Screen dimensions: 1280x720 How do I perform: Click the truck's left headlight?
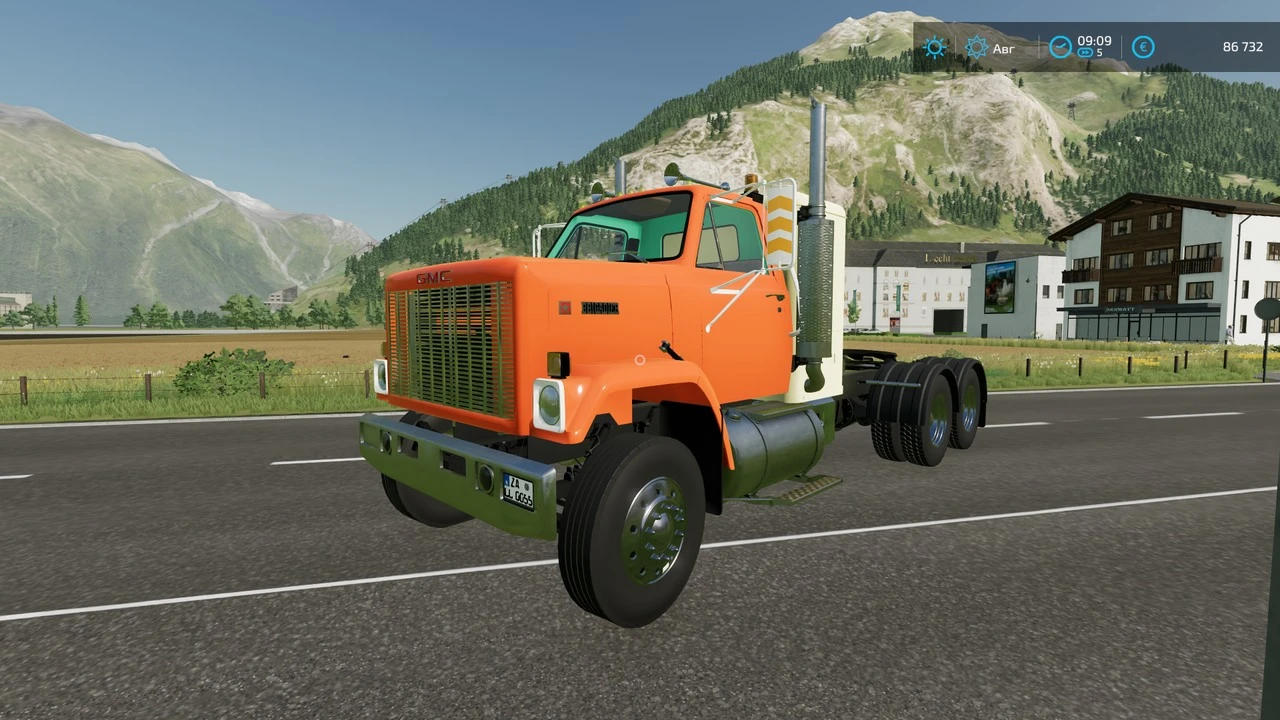pos(547,405)
